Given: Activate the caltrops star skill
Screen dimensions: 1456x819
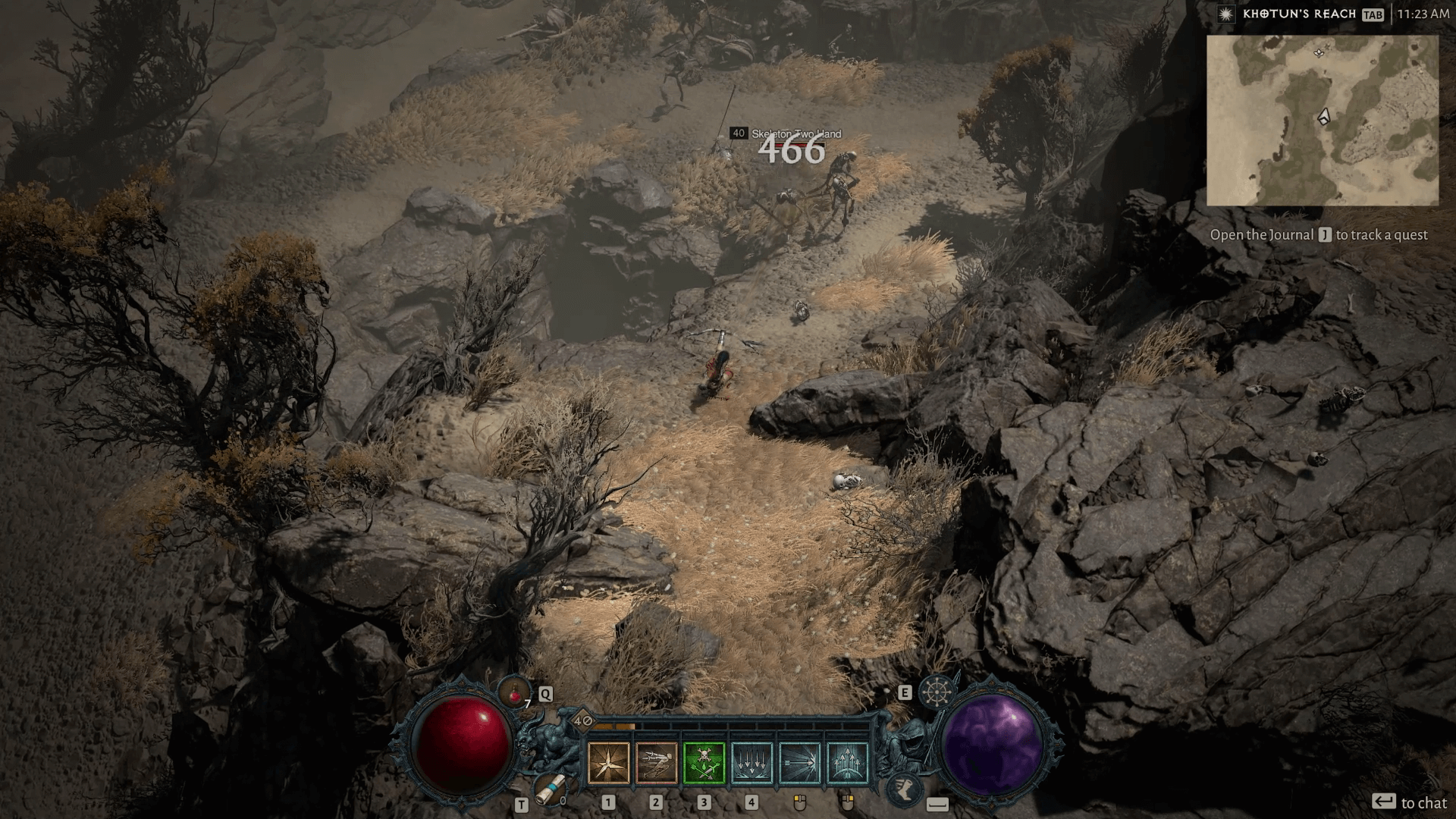Looking at the screenshot, I should (608, 763).
